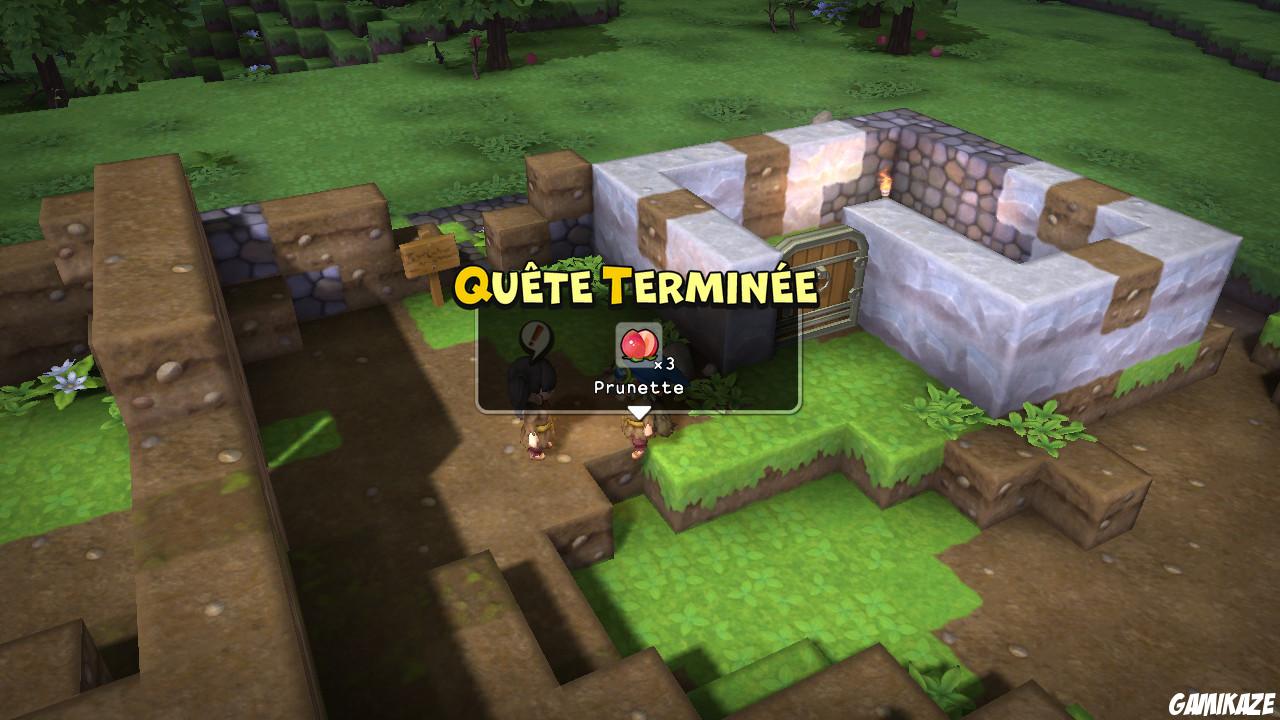Expand the popup using the white arrow below

[x=640, y=410]
